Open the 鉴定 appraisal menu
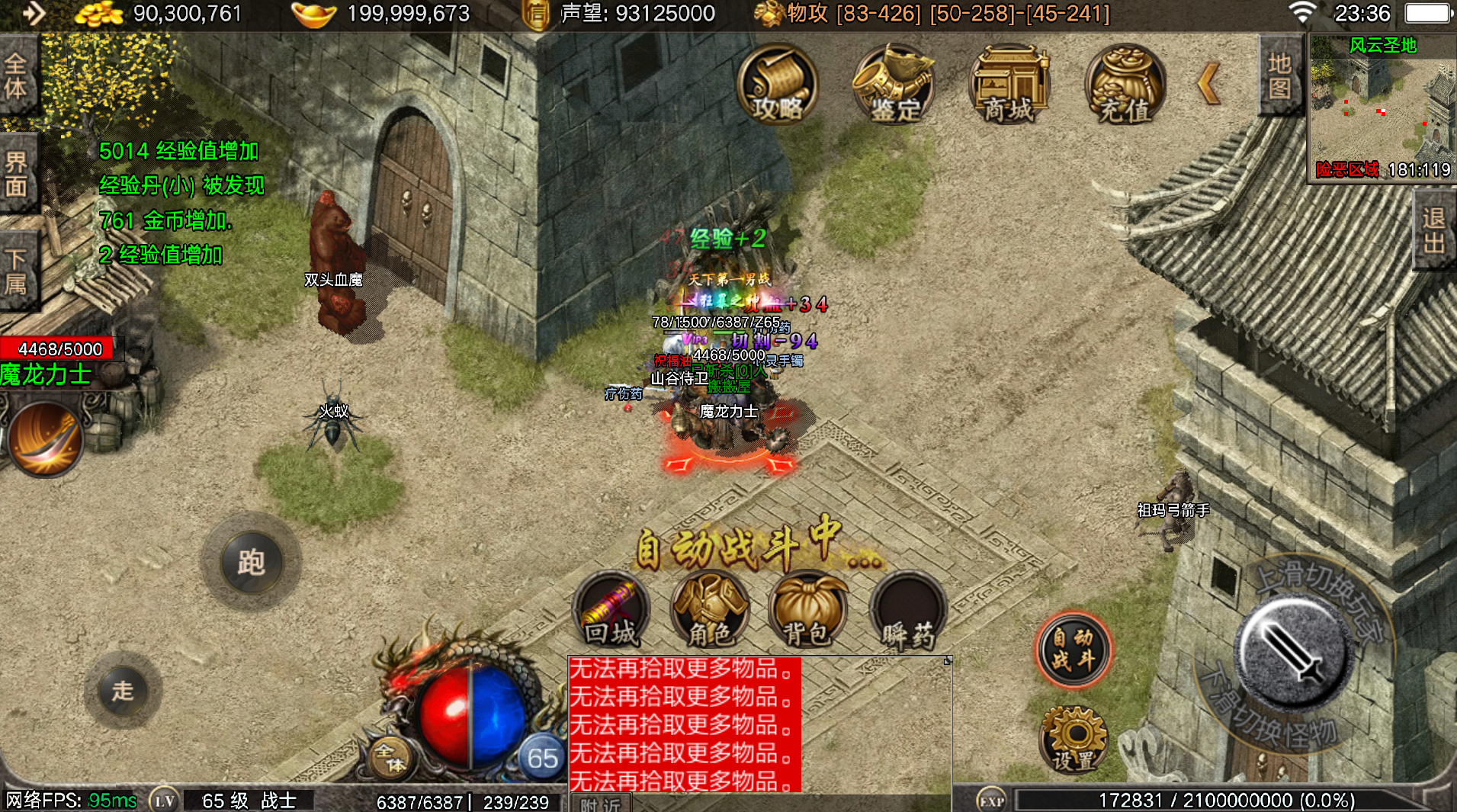Image resolution: width=1457 pixels, height=812 pixels. click(894, 85)
